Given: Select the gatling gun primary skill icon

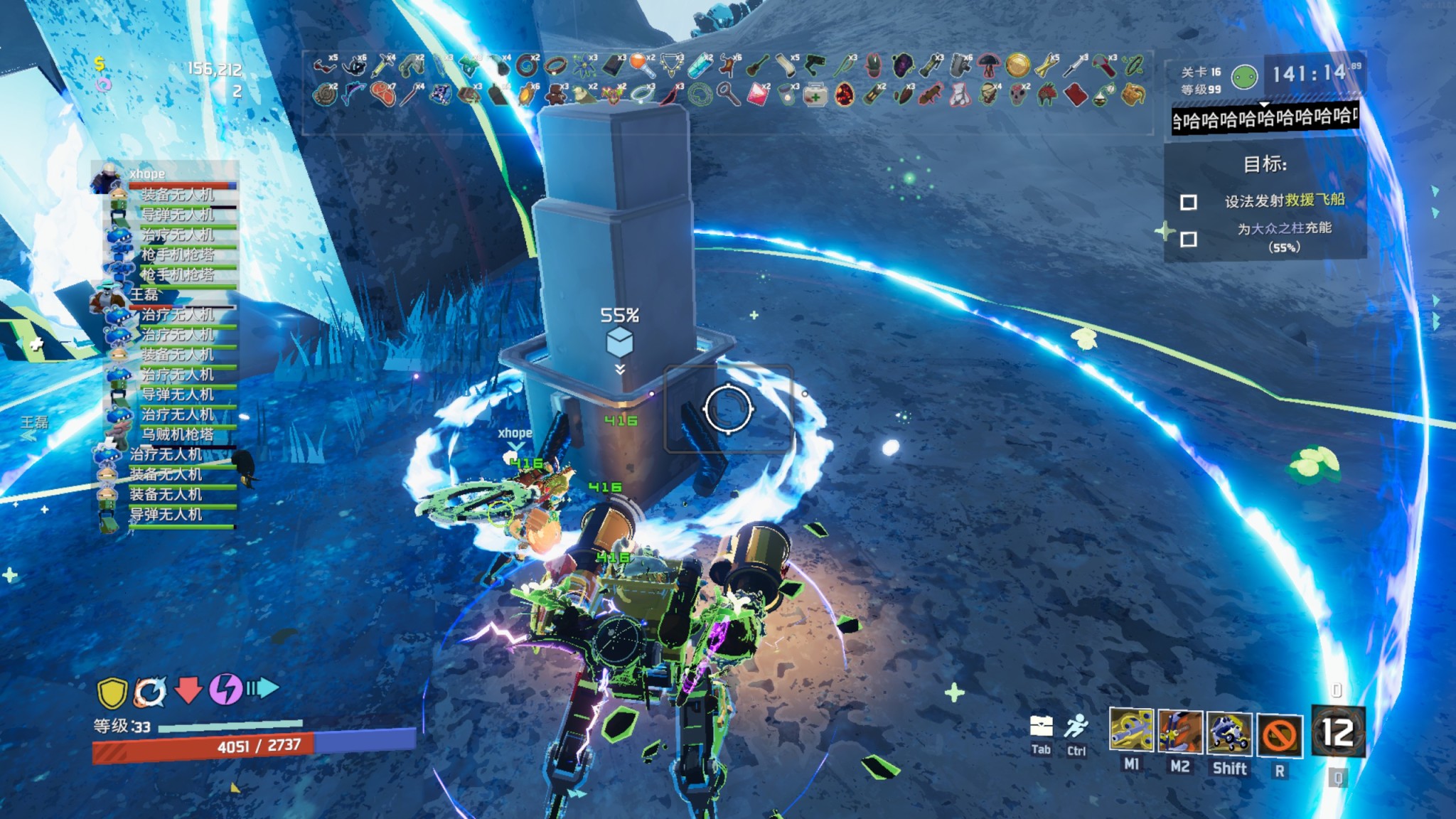Looking at the screenshot, I should [1131, 731].
